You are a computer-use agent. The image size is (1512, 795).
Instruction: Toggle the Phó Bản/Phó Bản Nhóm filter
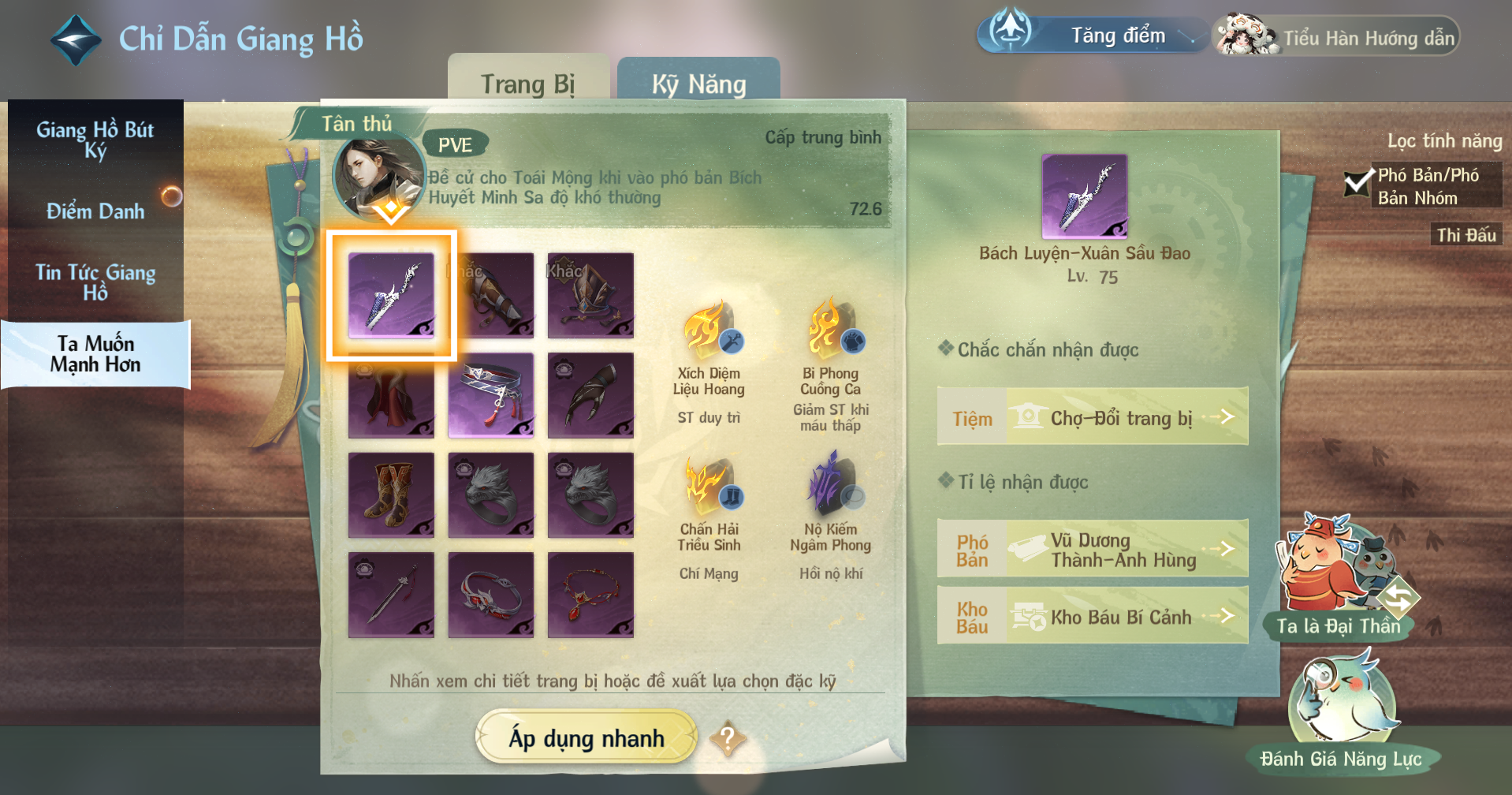tap(1357, 185)
